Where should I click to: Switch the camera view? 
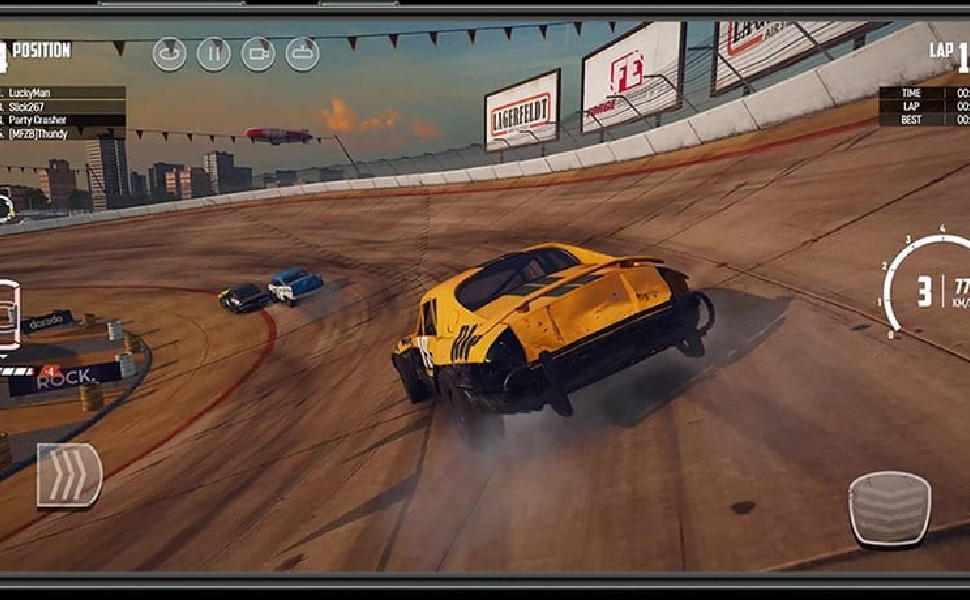point(258,54)
